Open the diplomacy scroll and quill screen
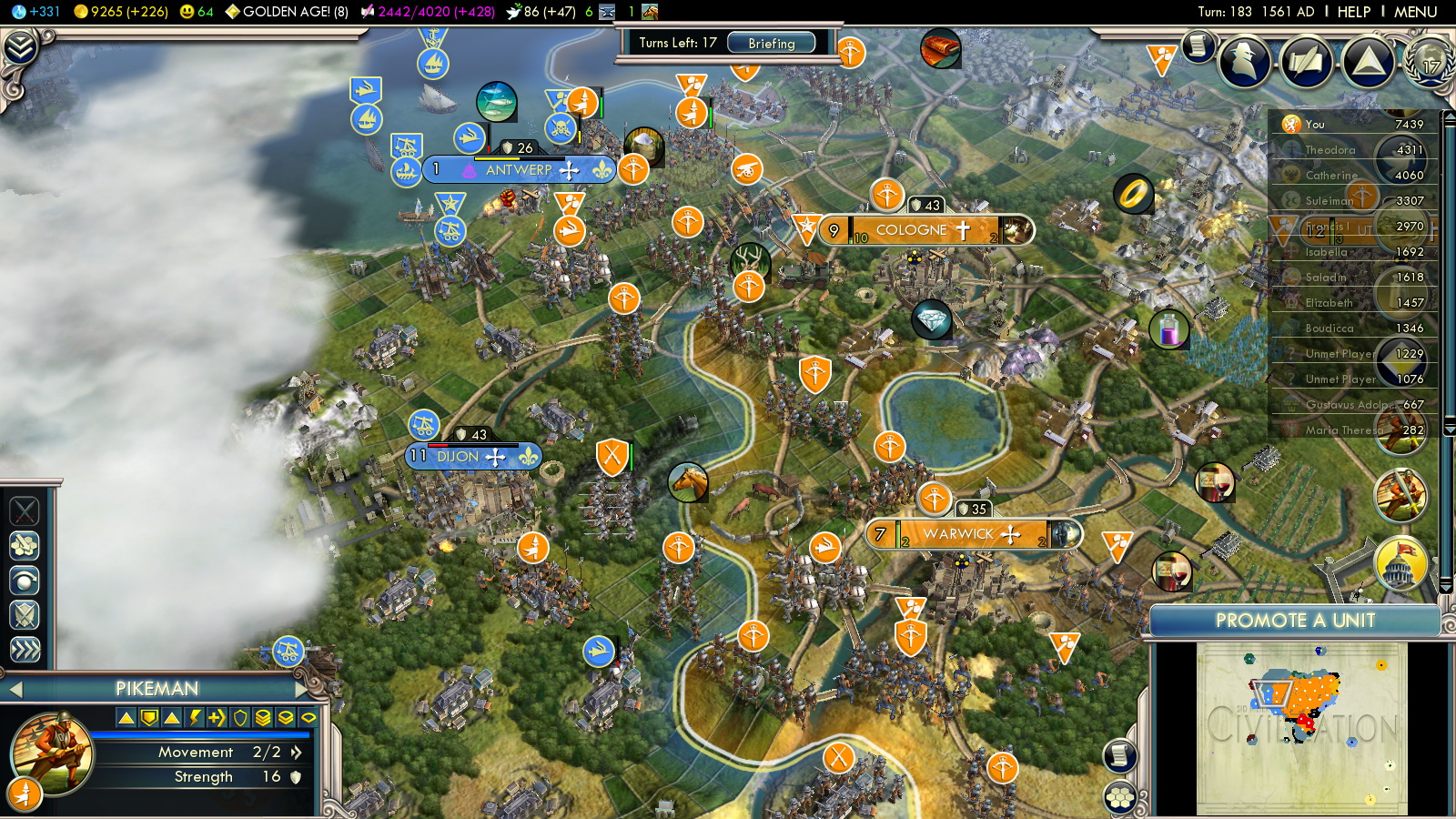This screenshot has height=819, width=1456. [1306, 62]
